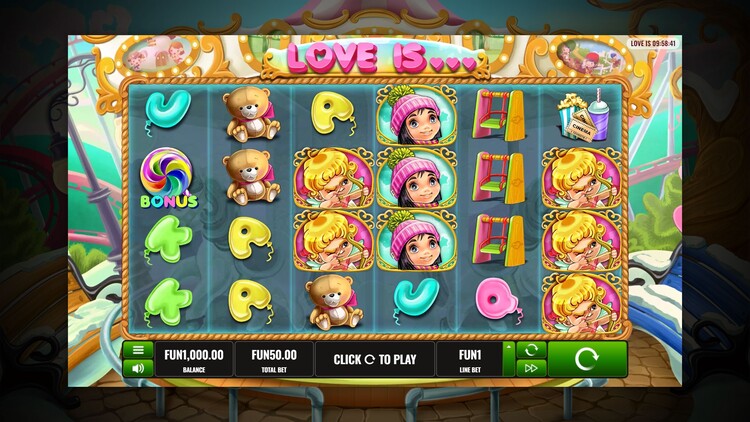
Task: Open the FUN1 line bet panel
Action: coord(469,359)
